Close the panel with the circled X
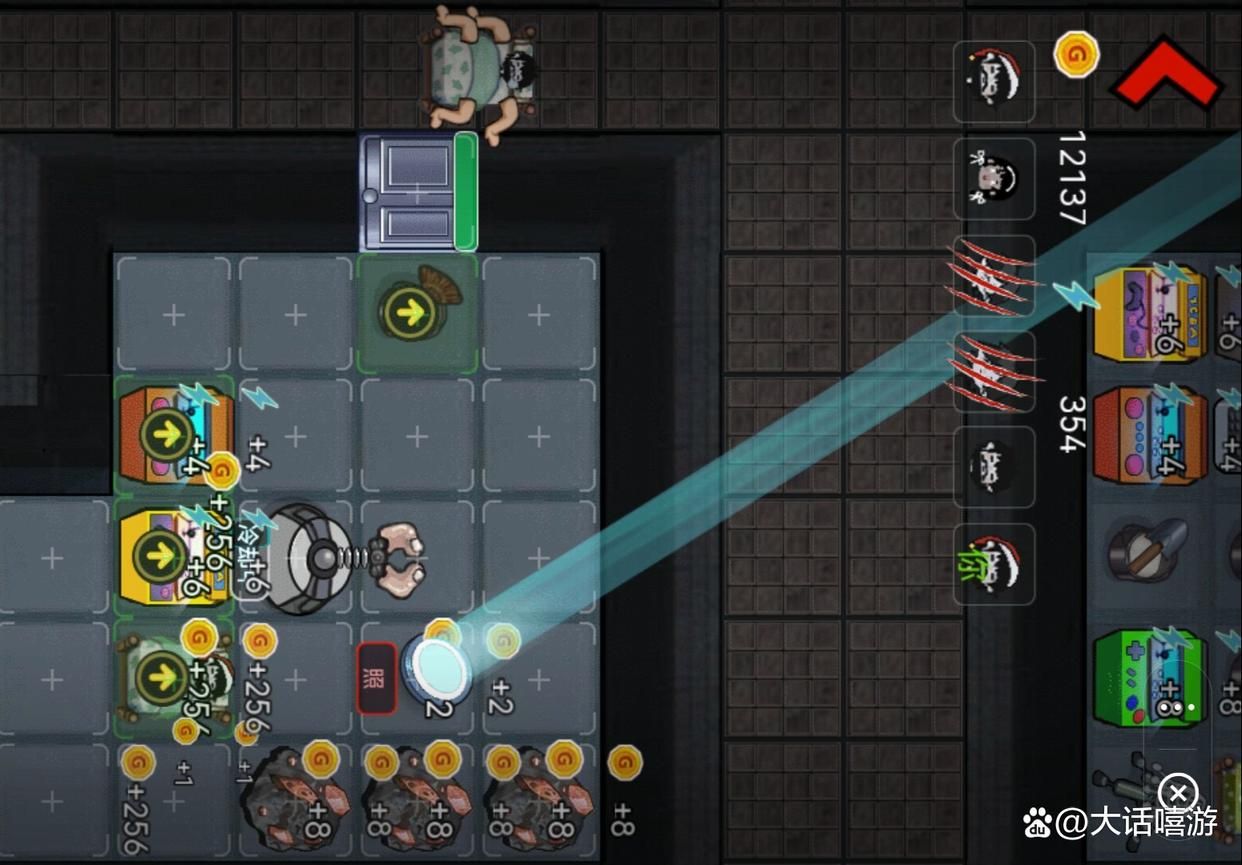Viewport: 1242px width, 865px height. tap(1181, 793)
